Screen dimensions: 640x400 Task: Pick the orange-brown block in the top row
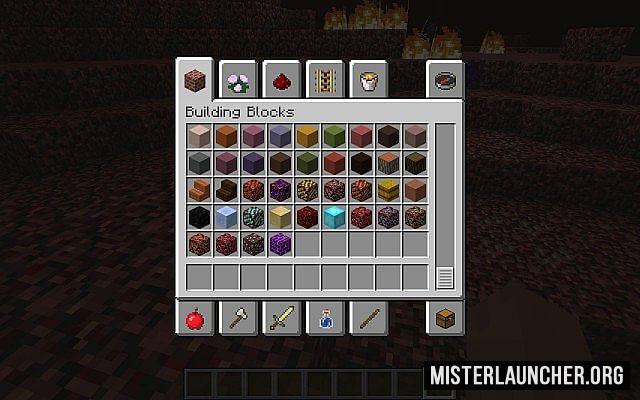pyautogui.click(x=226, y=136)
